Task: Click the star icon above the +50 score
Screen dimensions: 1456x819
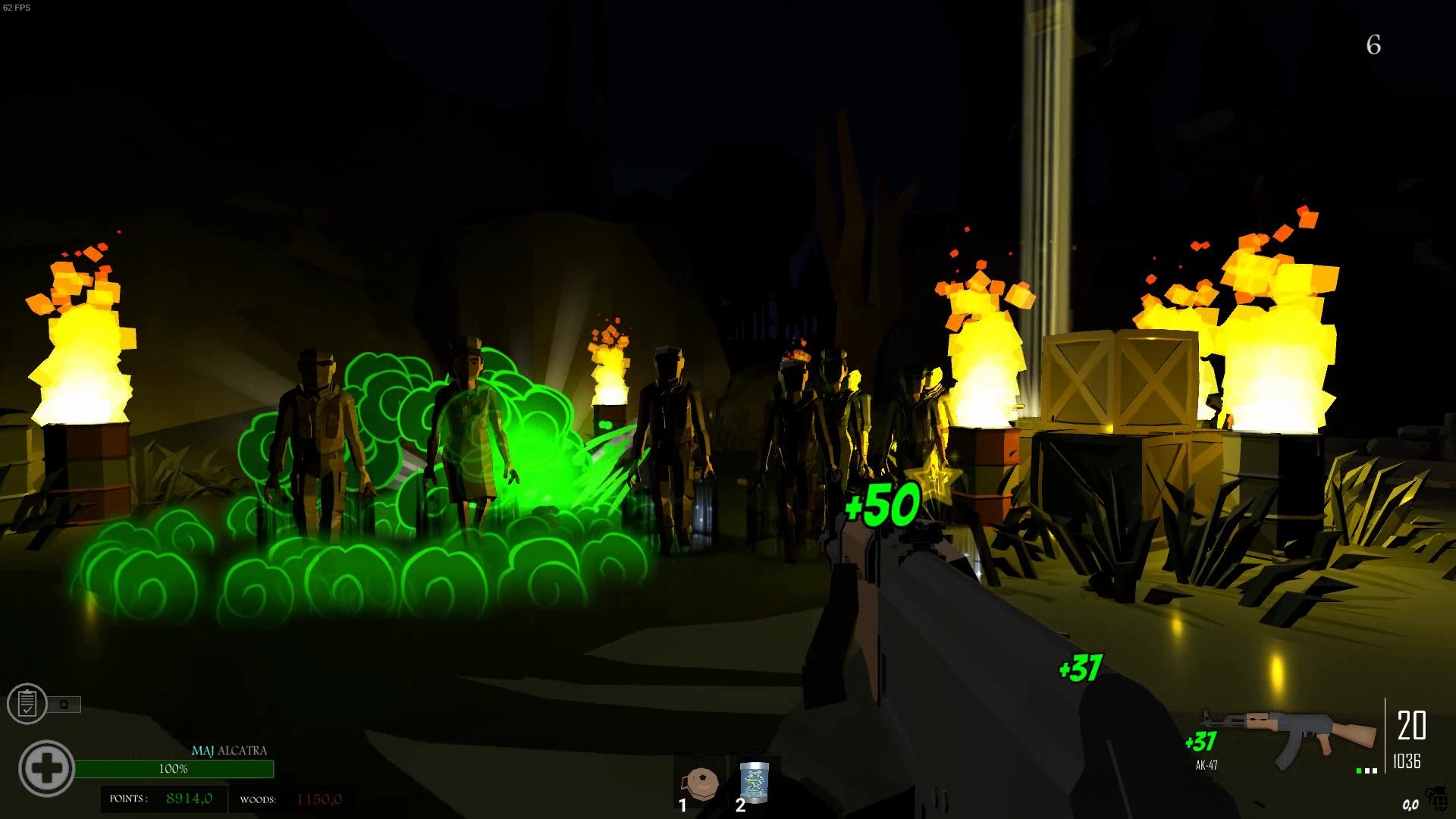Action: pos(934,474)
